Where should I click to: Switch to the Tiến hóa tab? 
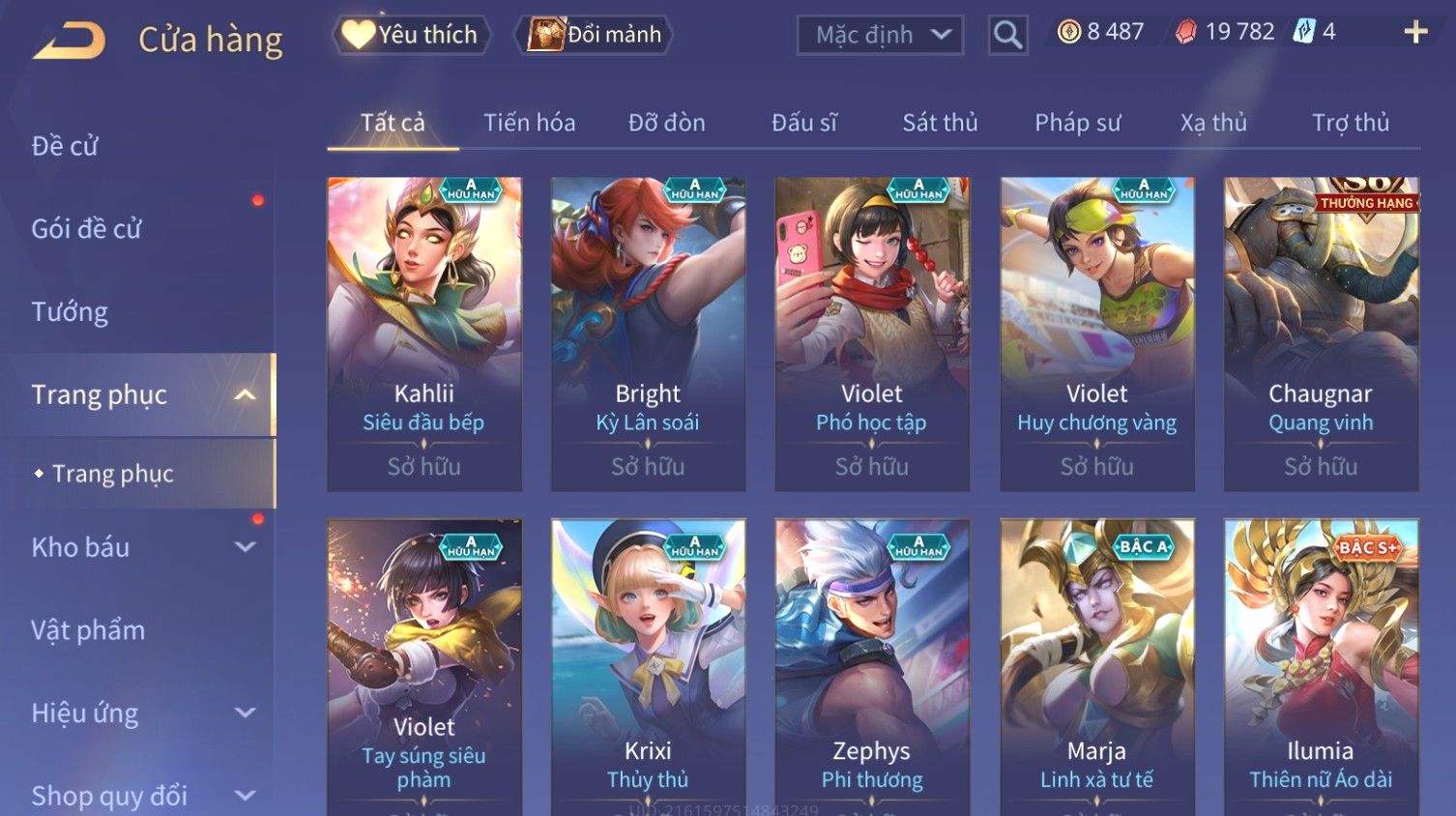[529, 123]
